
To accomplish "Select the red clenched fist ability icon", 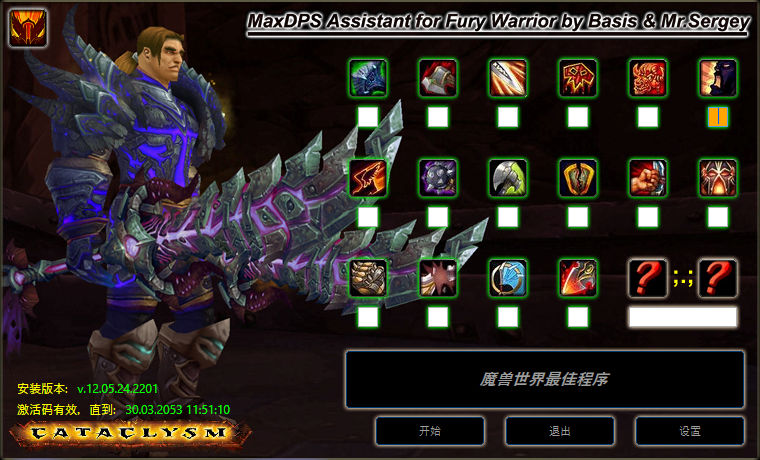I will coord(648,178).
